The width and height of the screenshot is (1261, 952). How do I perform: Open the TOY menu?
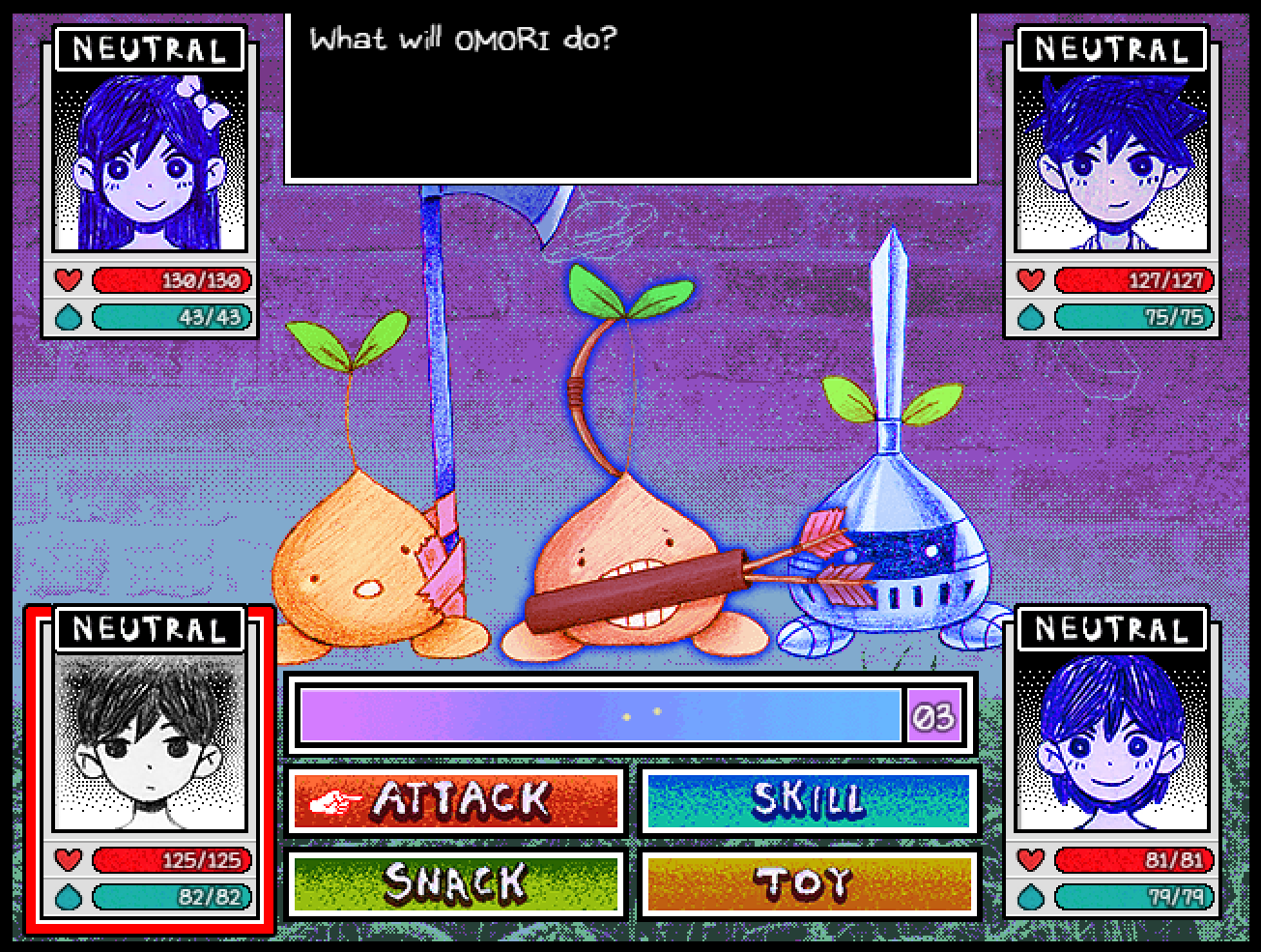(x=808, y=883)
